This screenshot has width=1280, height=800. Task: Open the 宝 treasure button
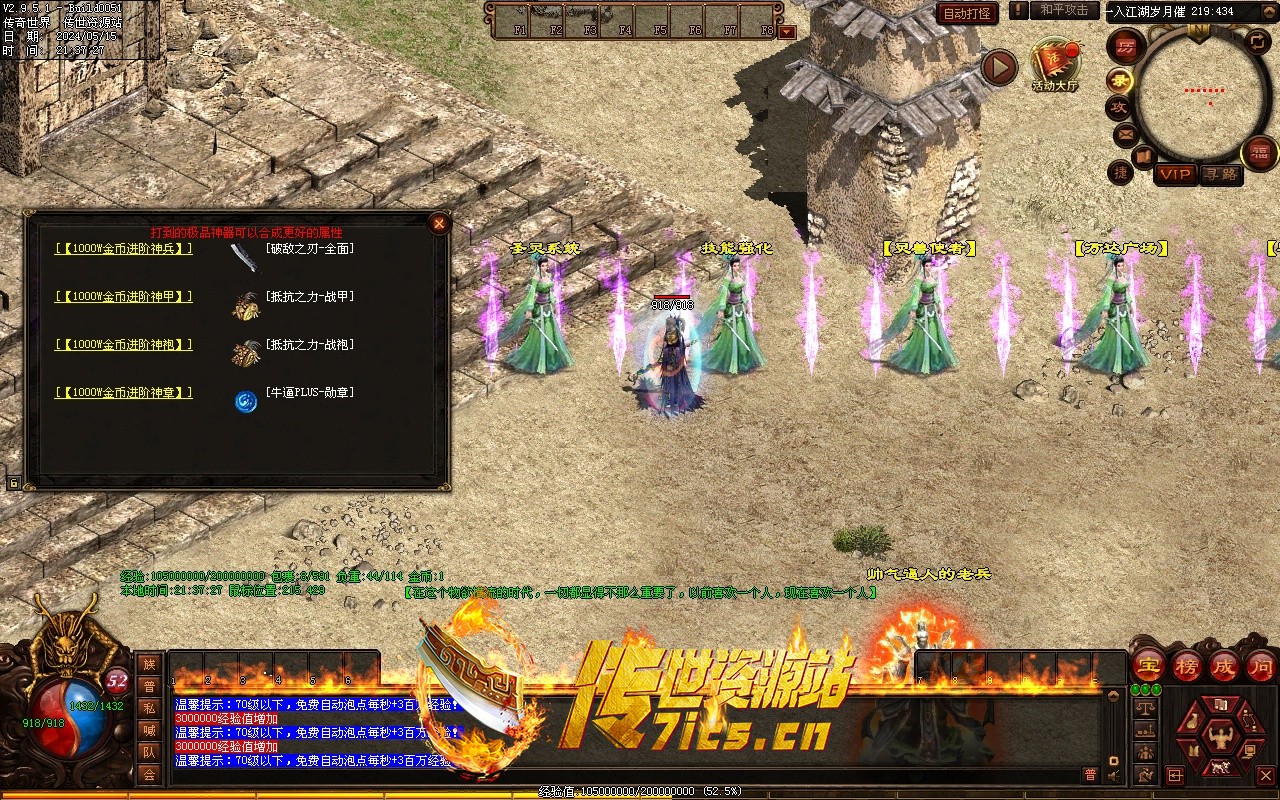pyautogui.click(x=1148, y=665)
